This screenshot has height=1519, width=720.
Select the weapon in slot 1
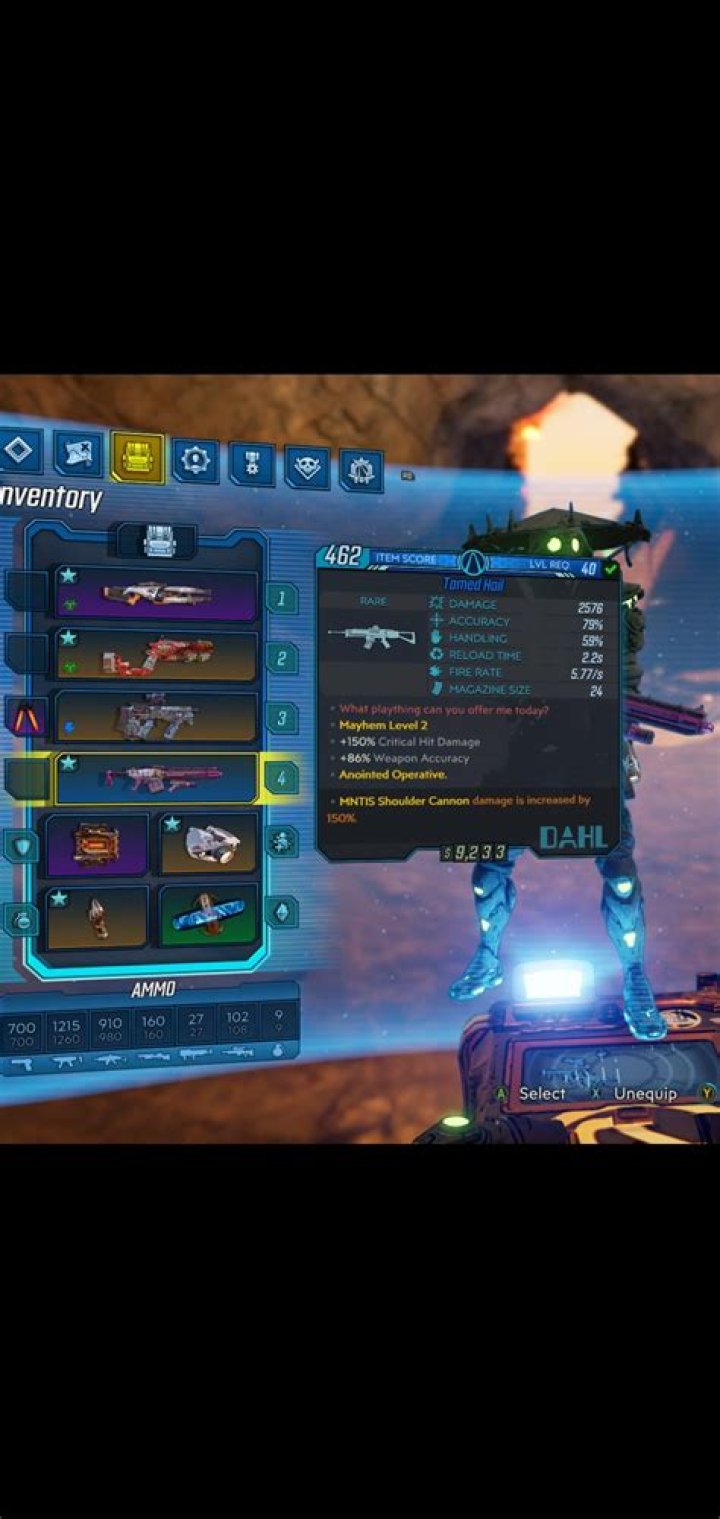coord(157,595)
